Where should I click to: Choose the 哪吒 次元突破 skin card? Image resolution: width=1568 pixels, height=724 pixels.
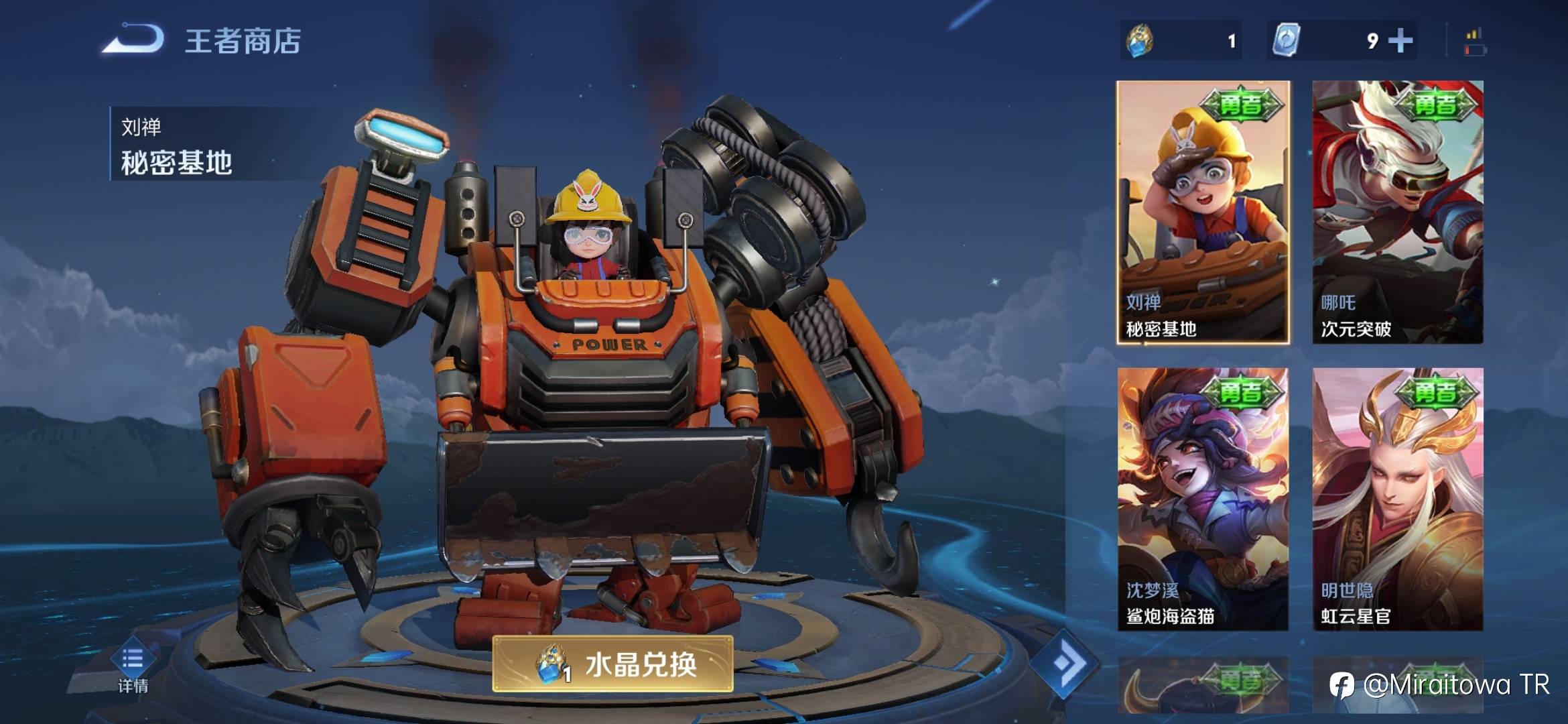click(x=1397, y=213)
